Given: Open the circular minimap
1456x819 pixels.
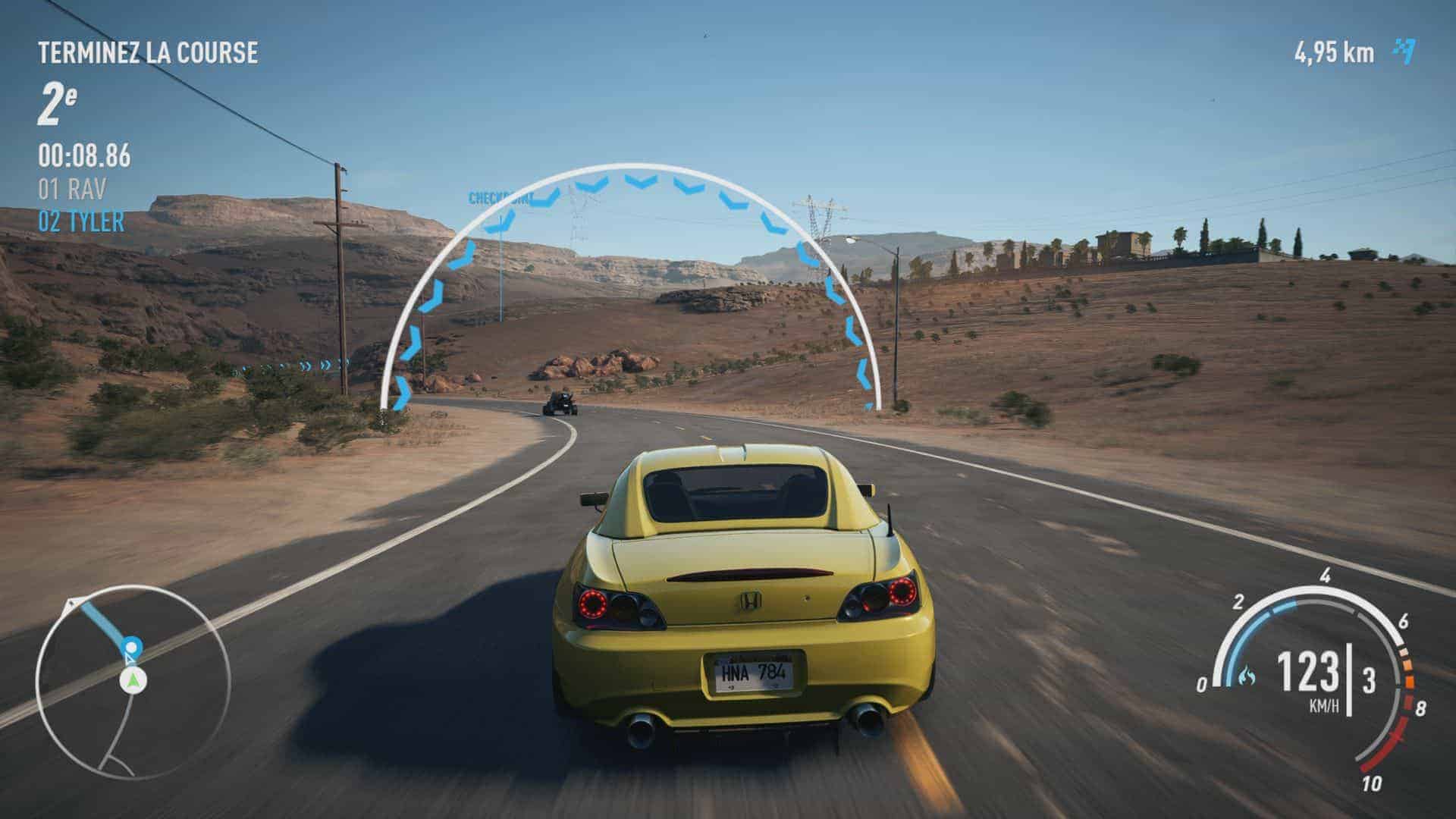Looking at the screenshot, I should (133, 681).
